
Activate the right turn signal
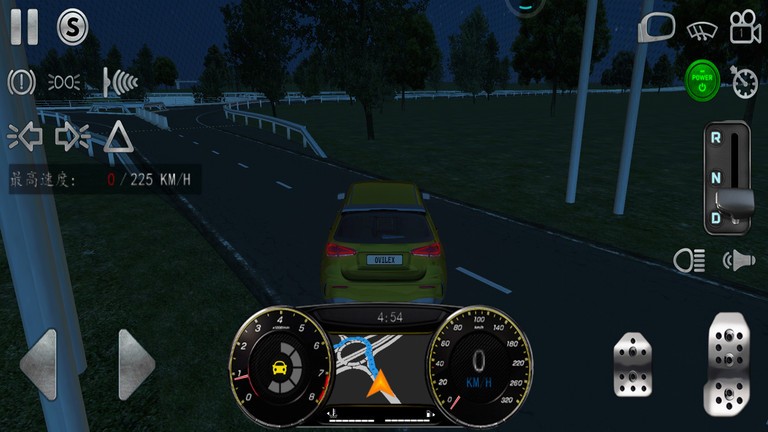(72, 136)
